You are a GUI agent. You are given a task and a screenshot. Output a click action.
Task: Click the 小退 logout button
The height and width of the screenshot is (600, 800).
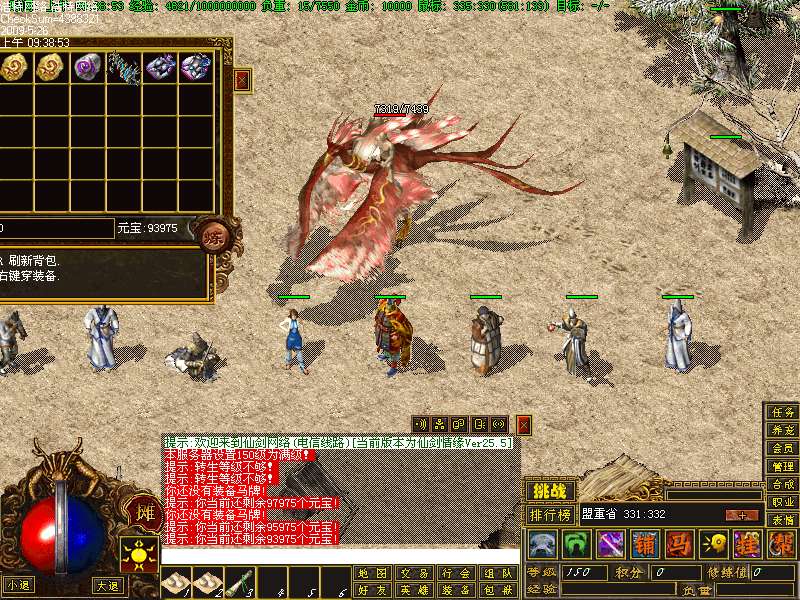pos(18,586)
